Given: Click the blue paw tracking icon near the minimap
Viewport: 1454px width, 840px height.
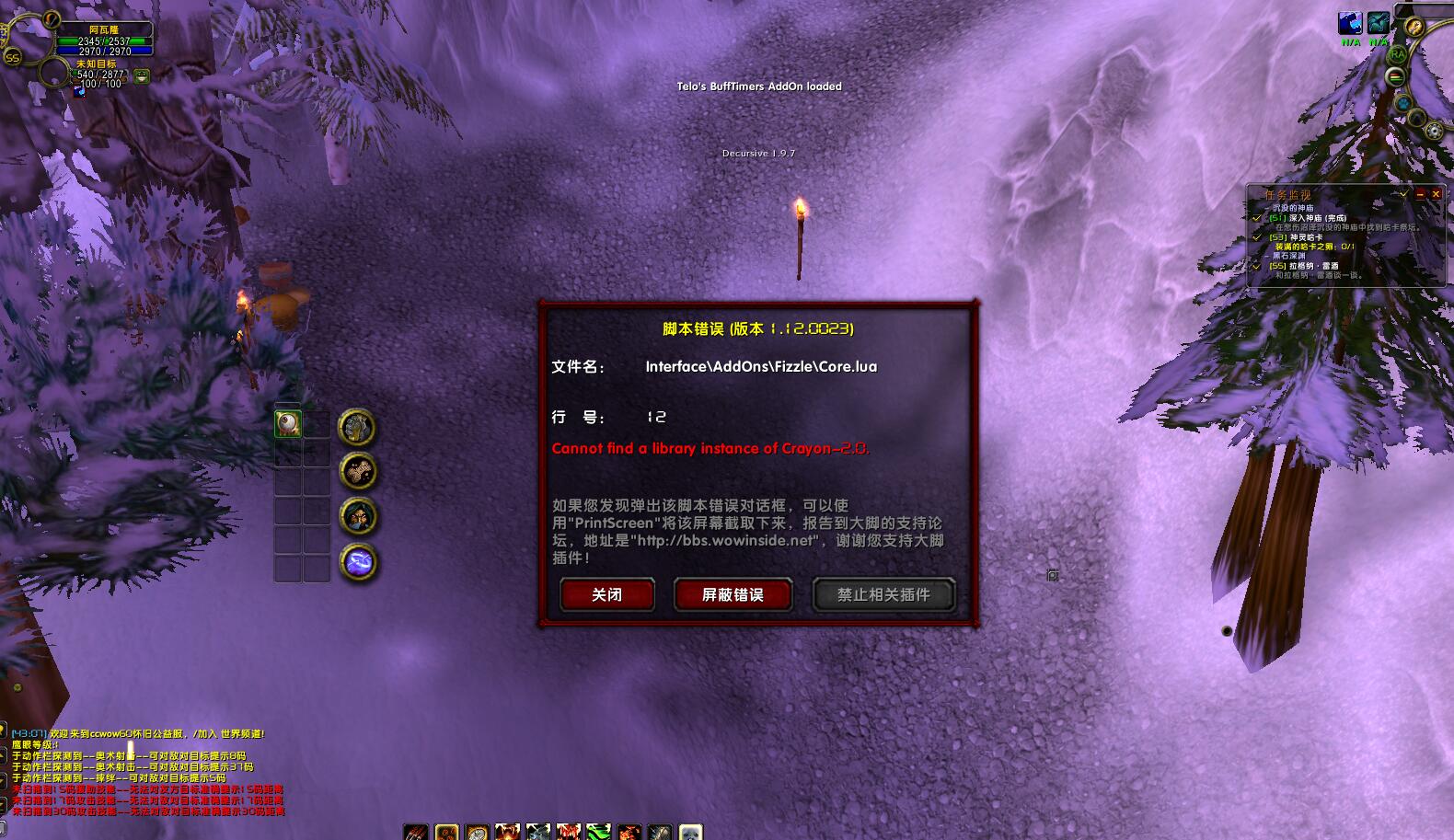Looking at the screenshot, I should pyautogui.click(x=1404, y=103).
